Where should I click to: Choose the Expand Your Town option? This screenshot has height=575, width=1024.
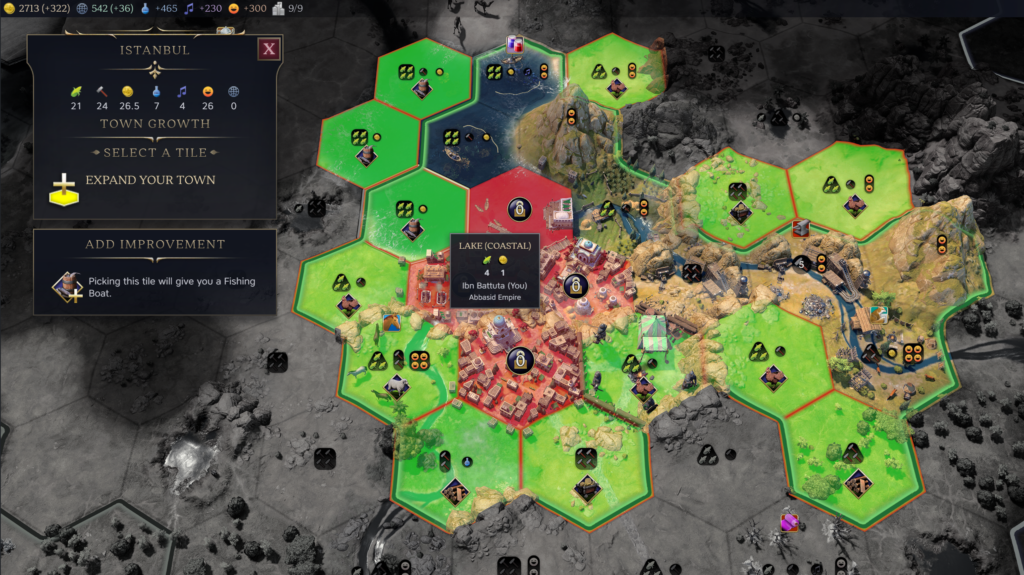(150, 181)
